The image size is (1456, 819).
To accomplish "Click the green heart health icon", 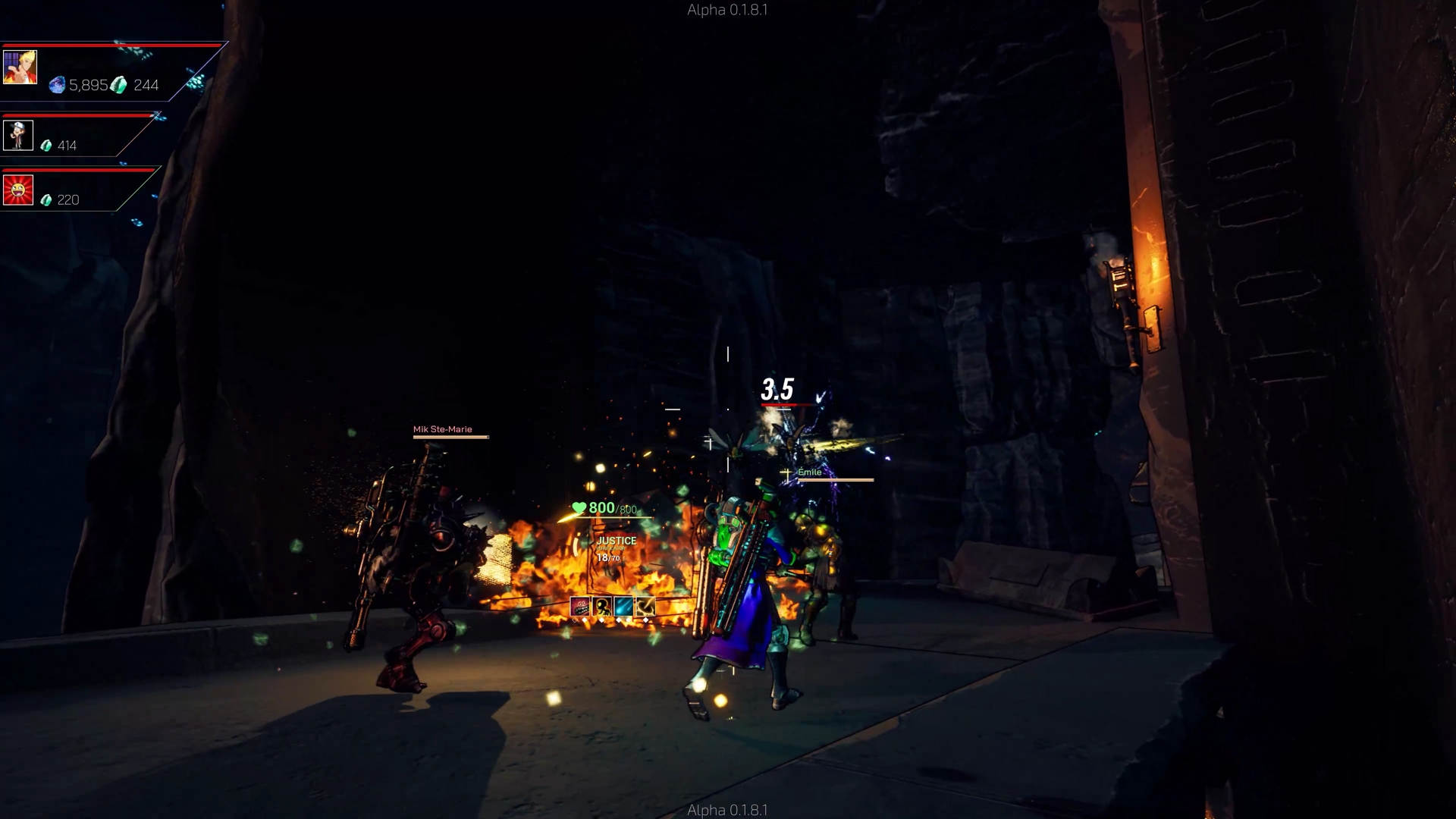I will (579, 507).
